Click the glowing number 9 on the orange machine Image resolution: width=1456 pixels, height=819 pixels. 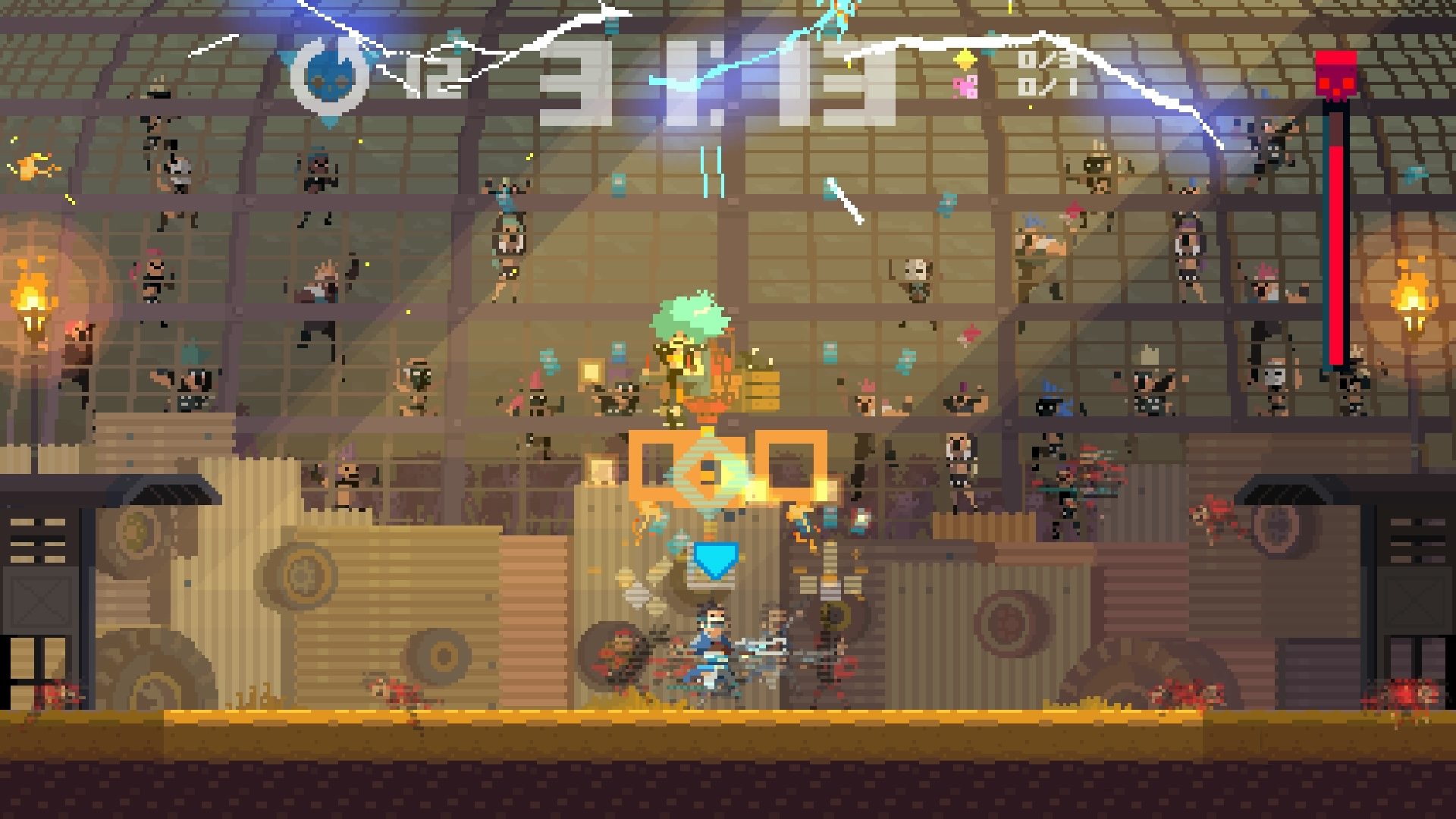click(x=709, y=470)
